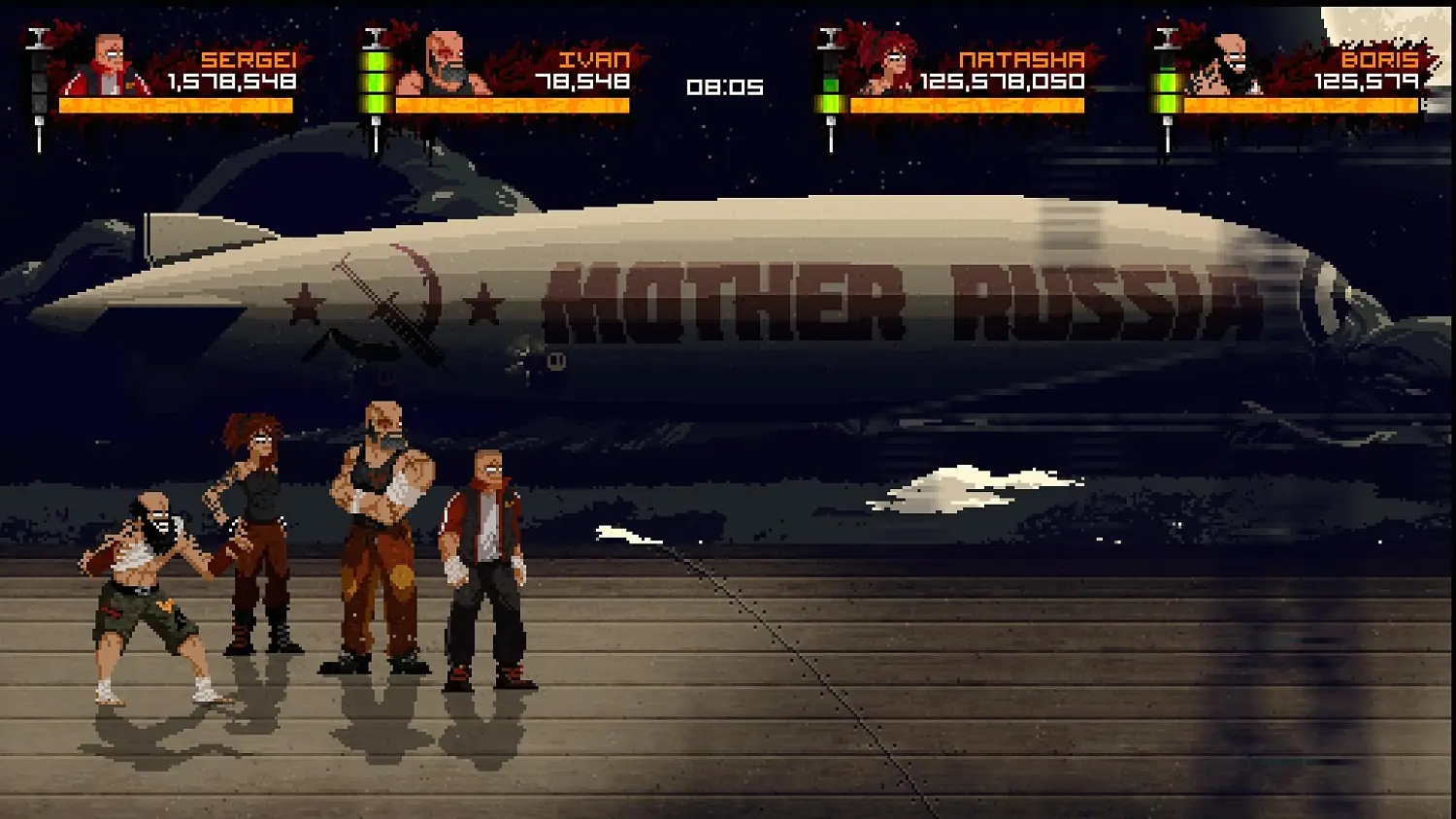Select the syringe meter next to Sergei

click(x=38, y=82)
